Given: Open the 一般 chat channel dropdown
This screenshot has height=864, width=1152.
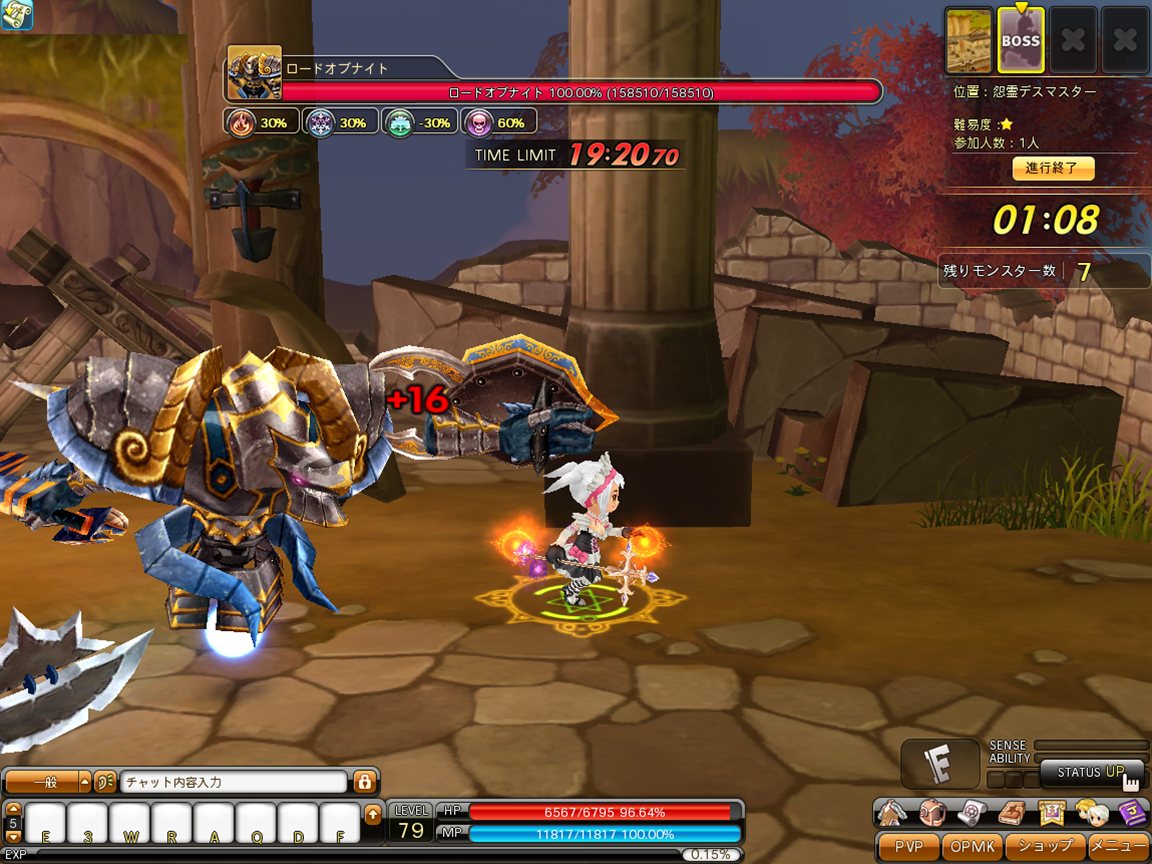Looking at the screenshot, I should click(47, 782).
